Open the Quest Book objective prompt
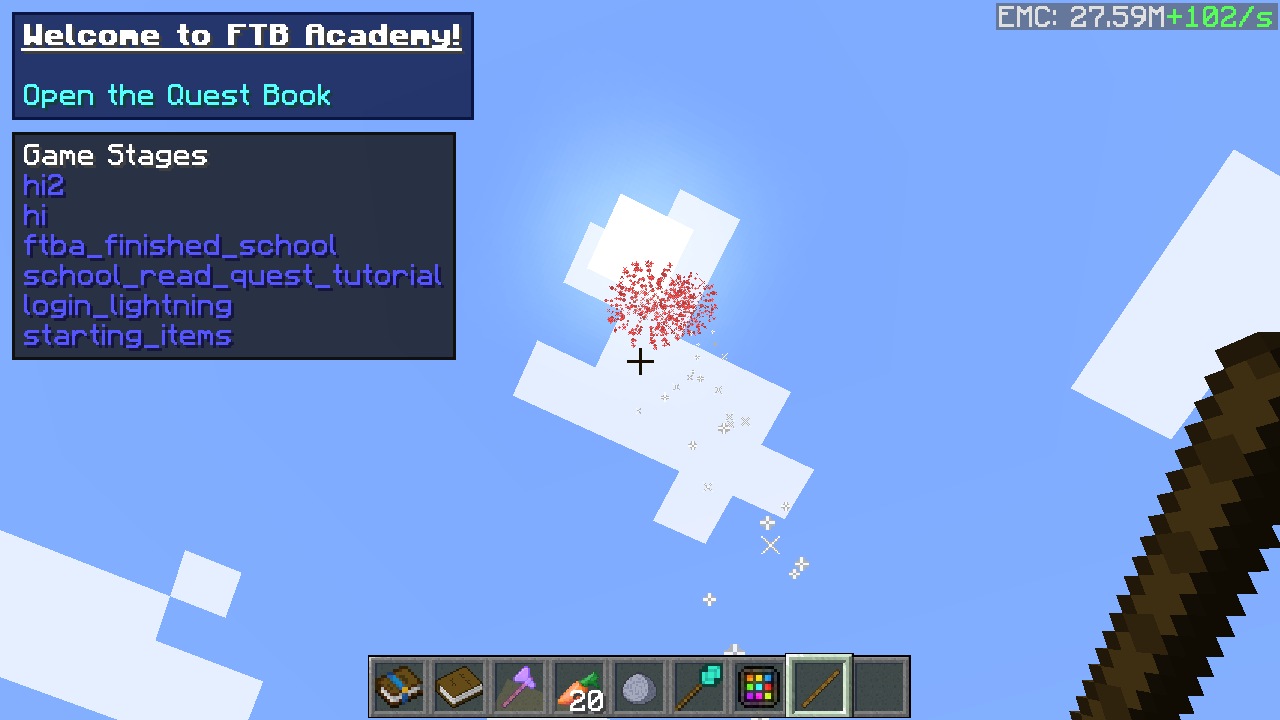The height and width of the screenshot is (720, 1280). point(177,96)
